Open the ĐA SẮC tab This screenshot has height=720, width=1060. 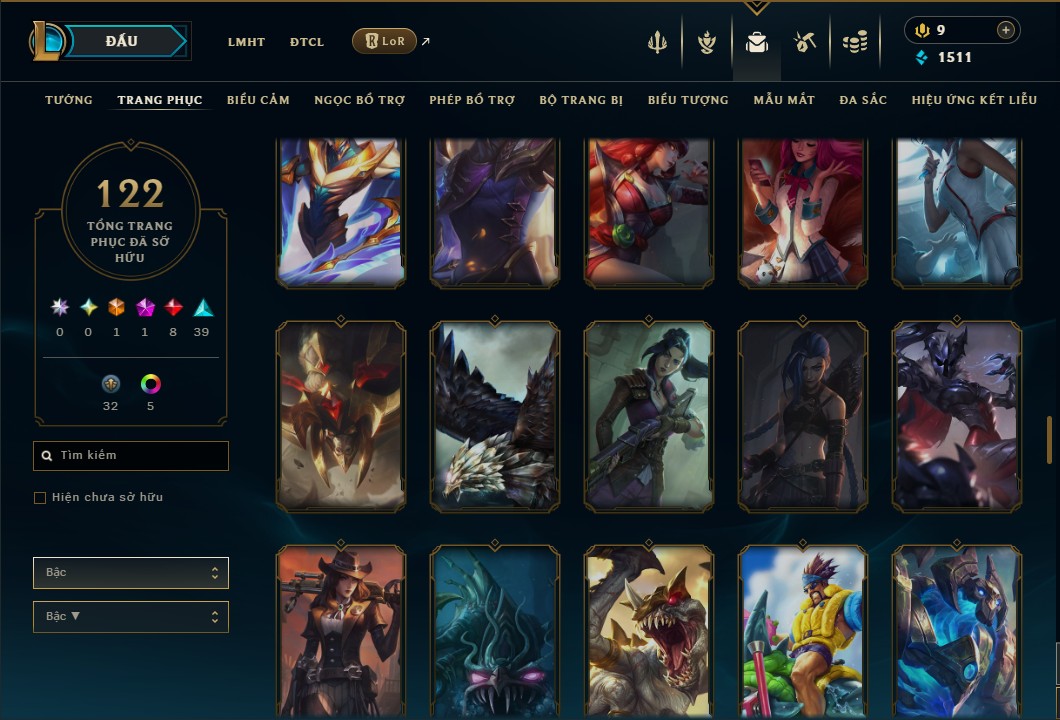tap(863, 100)
